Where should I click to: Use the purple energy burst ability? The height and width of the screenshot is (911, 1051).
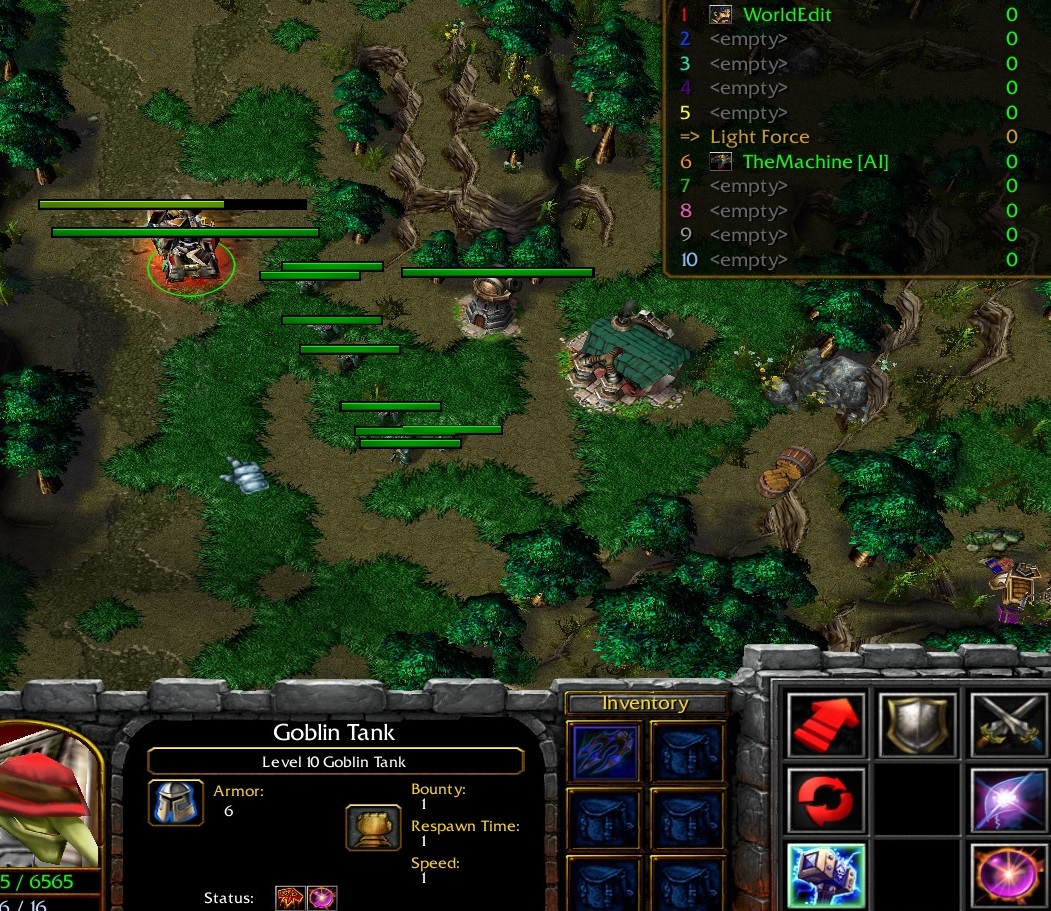tap(1009, 800)
